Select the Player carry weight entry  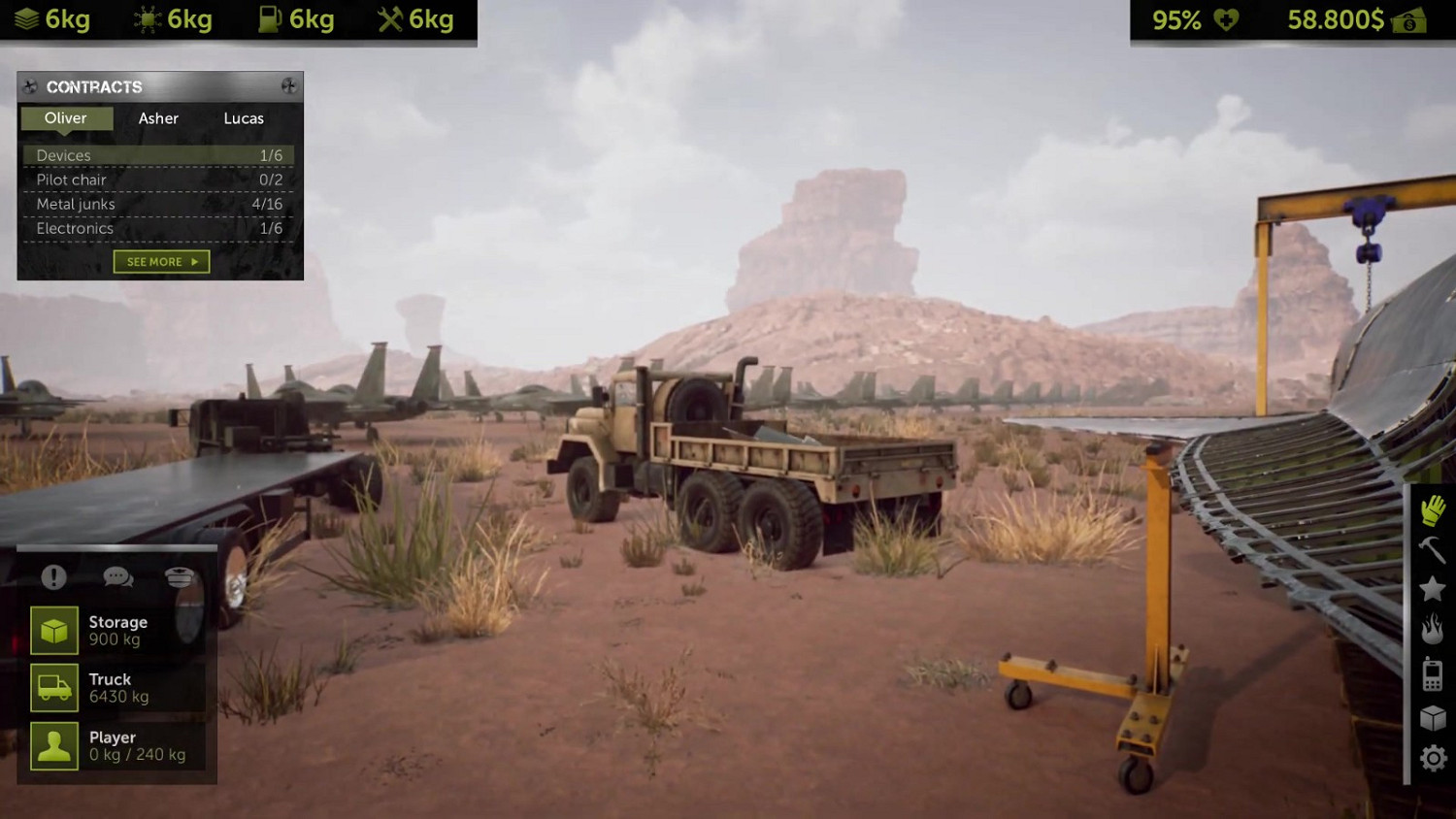(x=116, y=745)
